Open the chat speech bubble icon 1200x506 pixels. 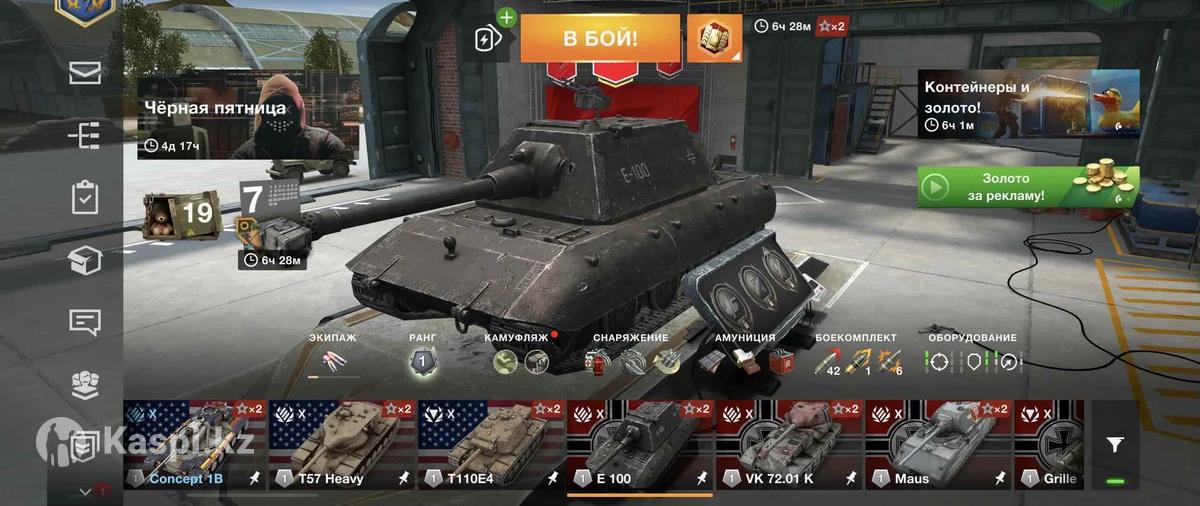[x=85, y=322]
